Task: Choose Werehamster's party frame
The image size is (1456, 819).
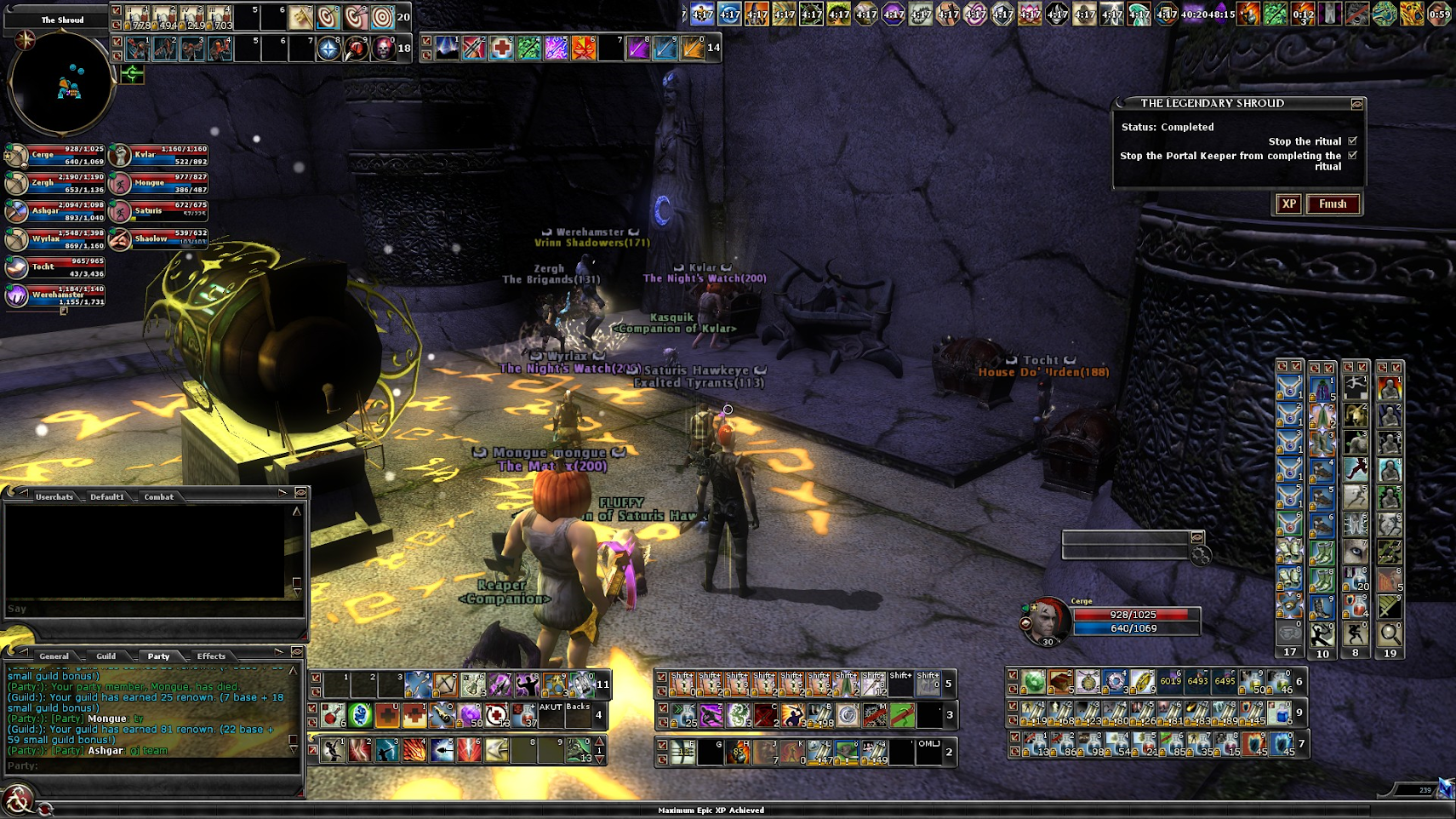Action: click(x=17, y=295)
